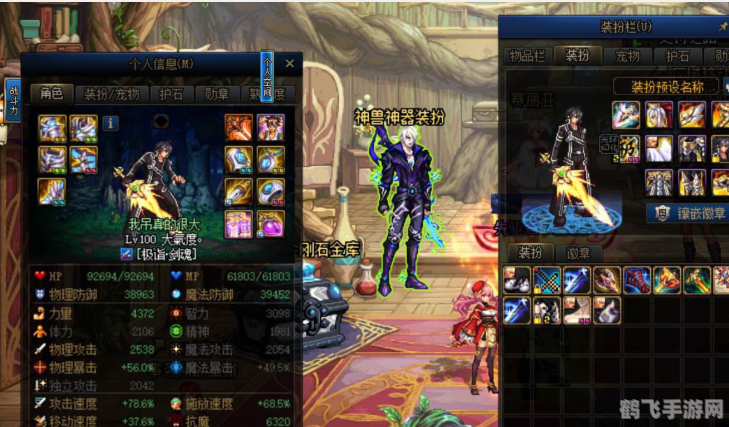Click the blue info "i" button
The image size is (729, 427).
point(110,123)
